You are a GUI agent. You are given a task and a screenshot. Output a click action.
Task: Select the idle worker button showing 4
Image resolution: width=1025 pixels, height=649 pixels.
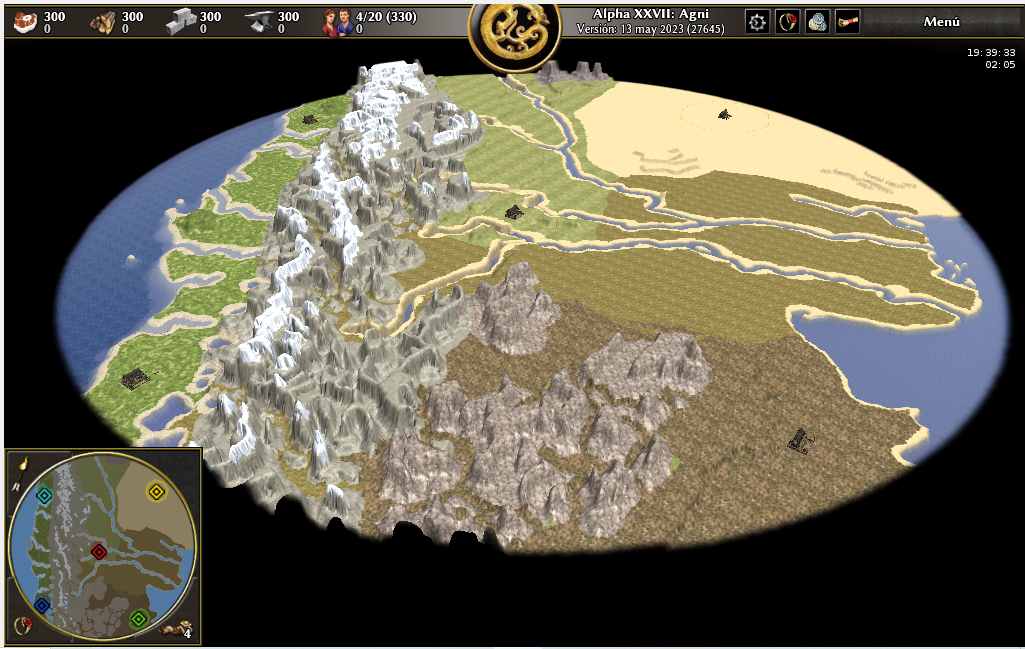click(182, 629)
